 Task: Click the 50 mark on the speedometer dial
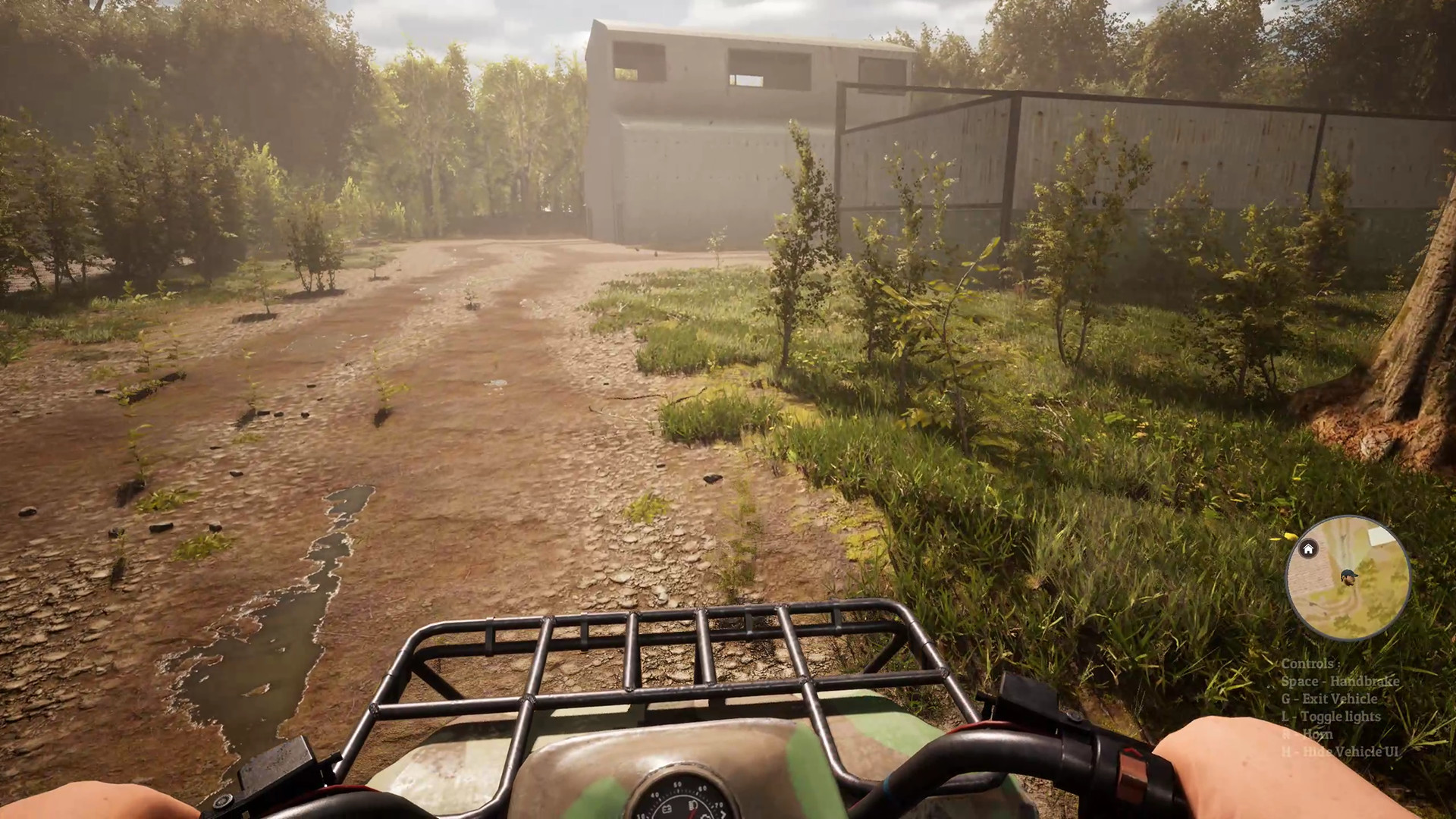tap(677, 785)
